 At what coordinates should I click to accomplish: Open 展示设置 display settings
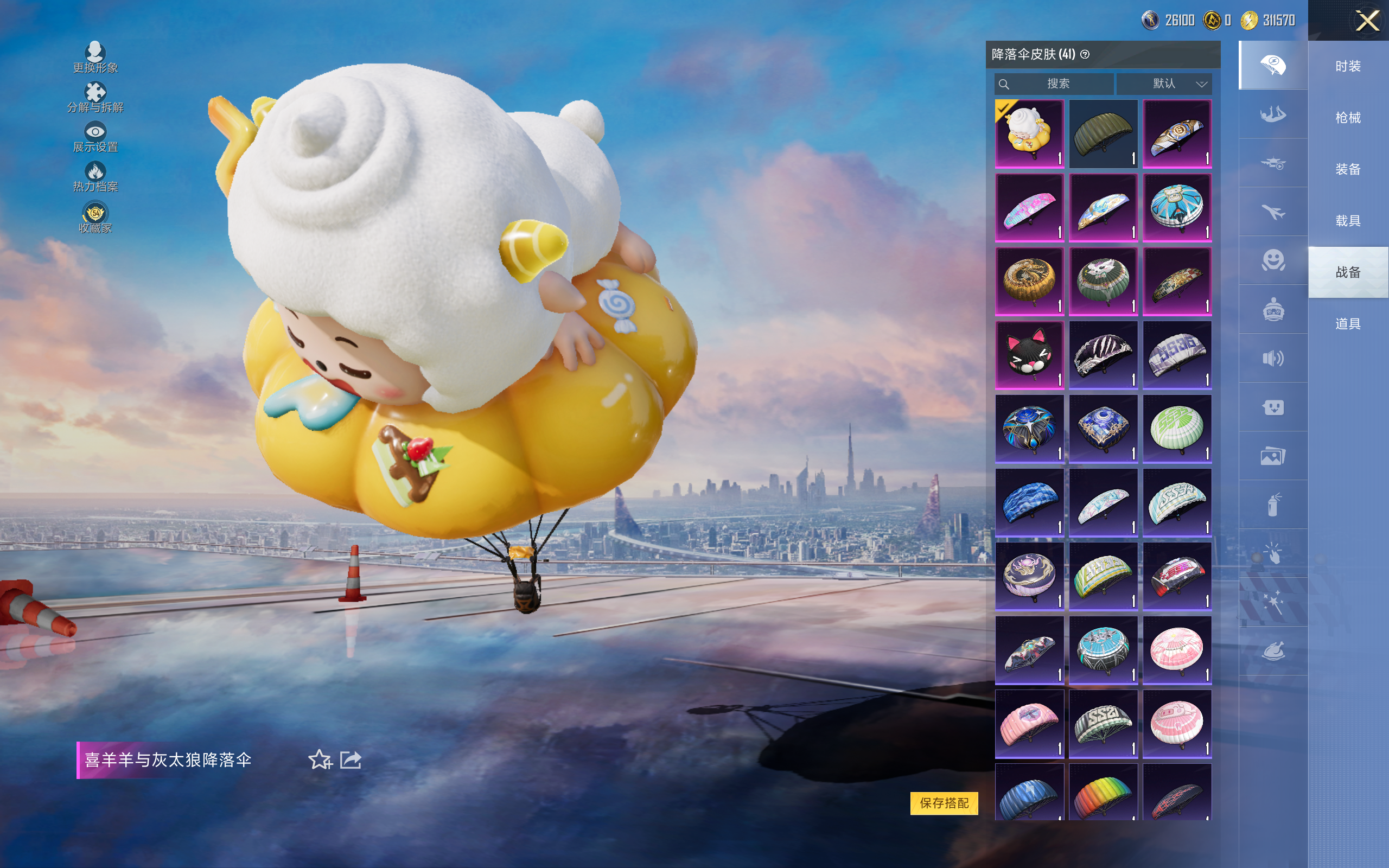[x=95, y=137]
